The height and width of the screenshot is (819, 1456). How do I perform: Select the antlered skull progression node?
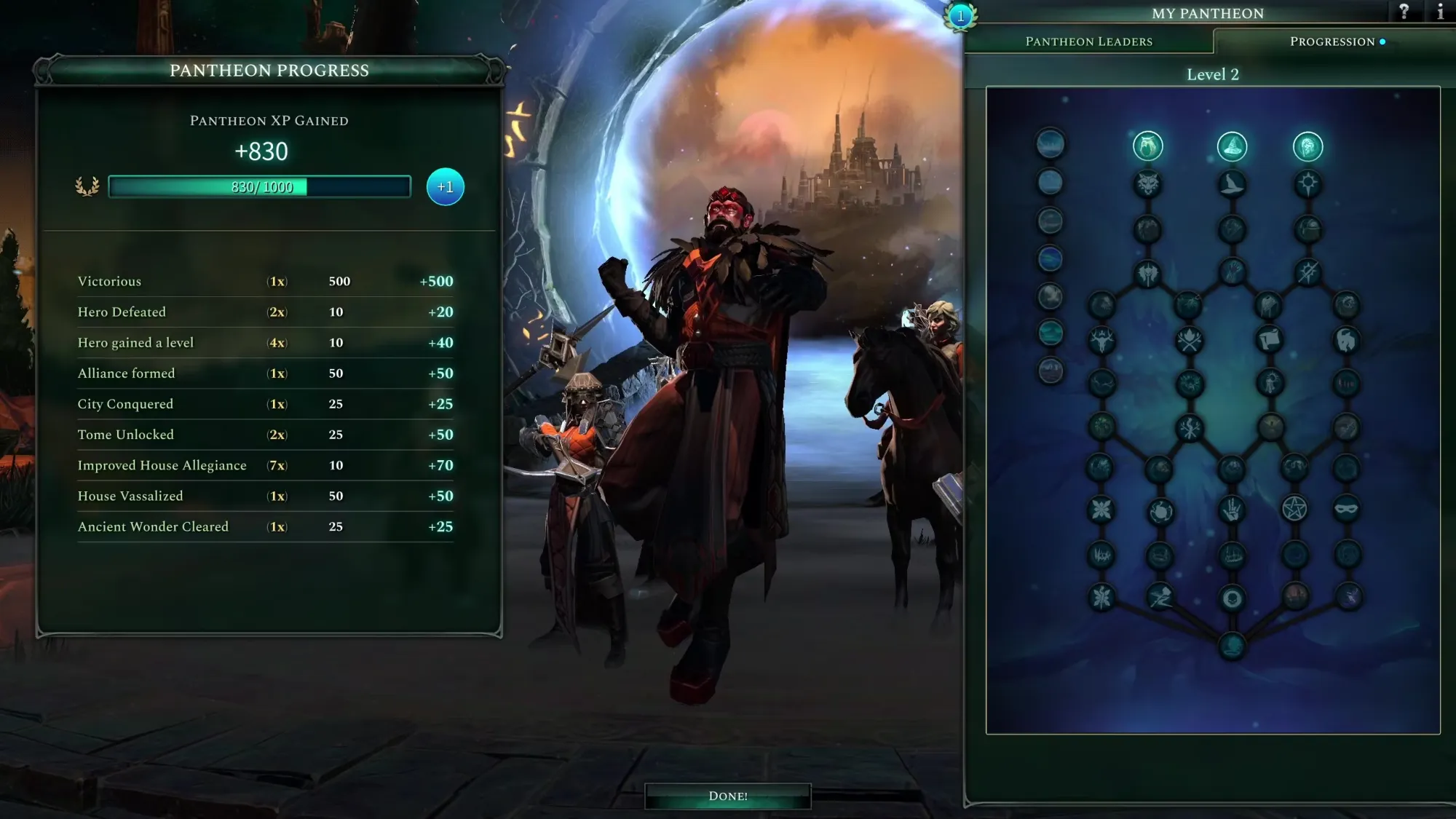click(x=1102, y=340)
